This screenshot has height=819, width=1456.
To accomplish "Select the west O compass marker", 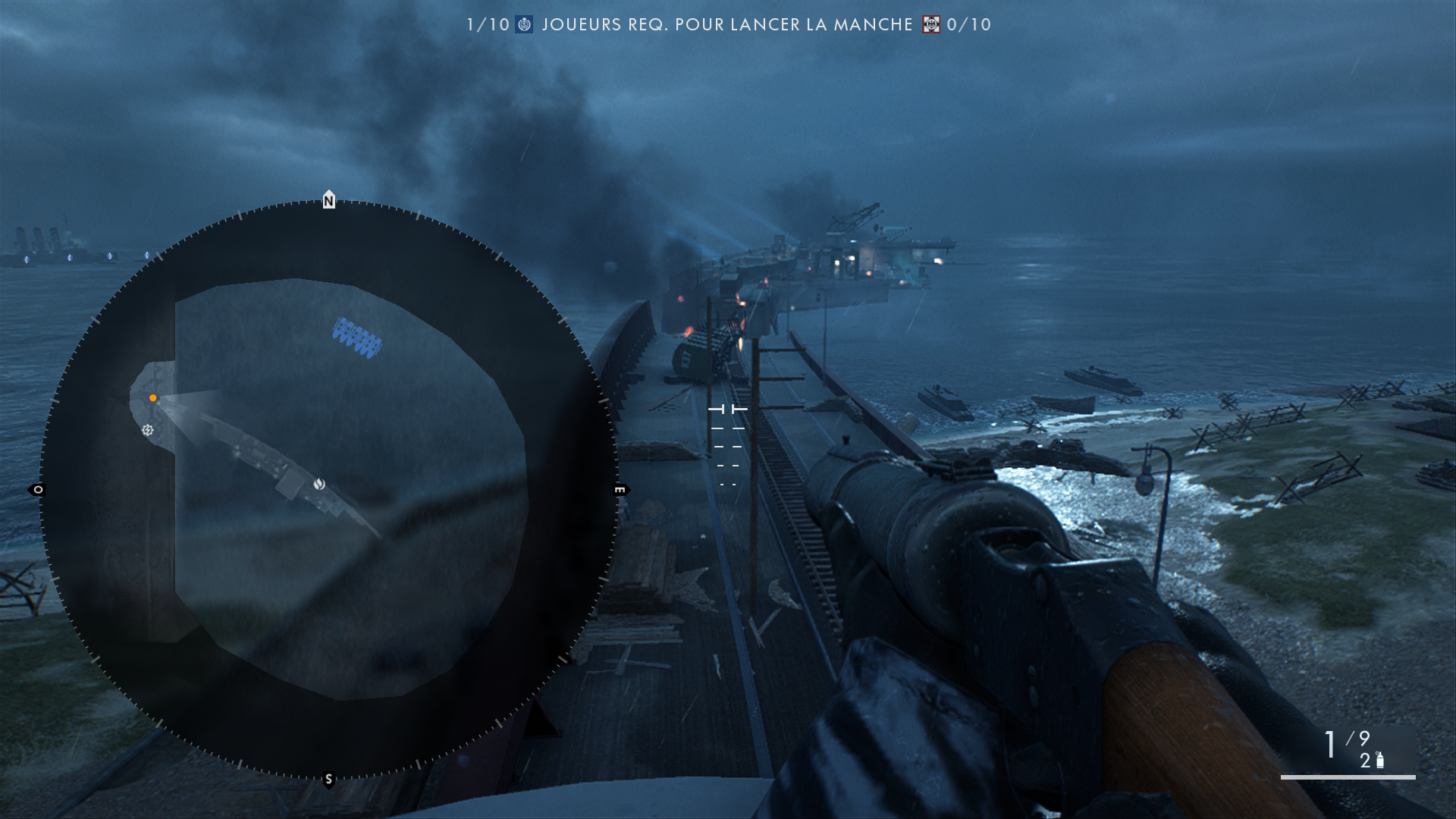I will pyautogui.click(x=38, y=490).
